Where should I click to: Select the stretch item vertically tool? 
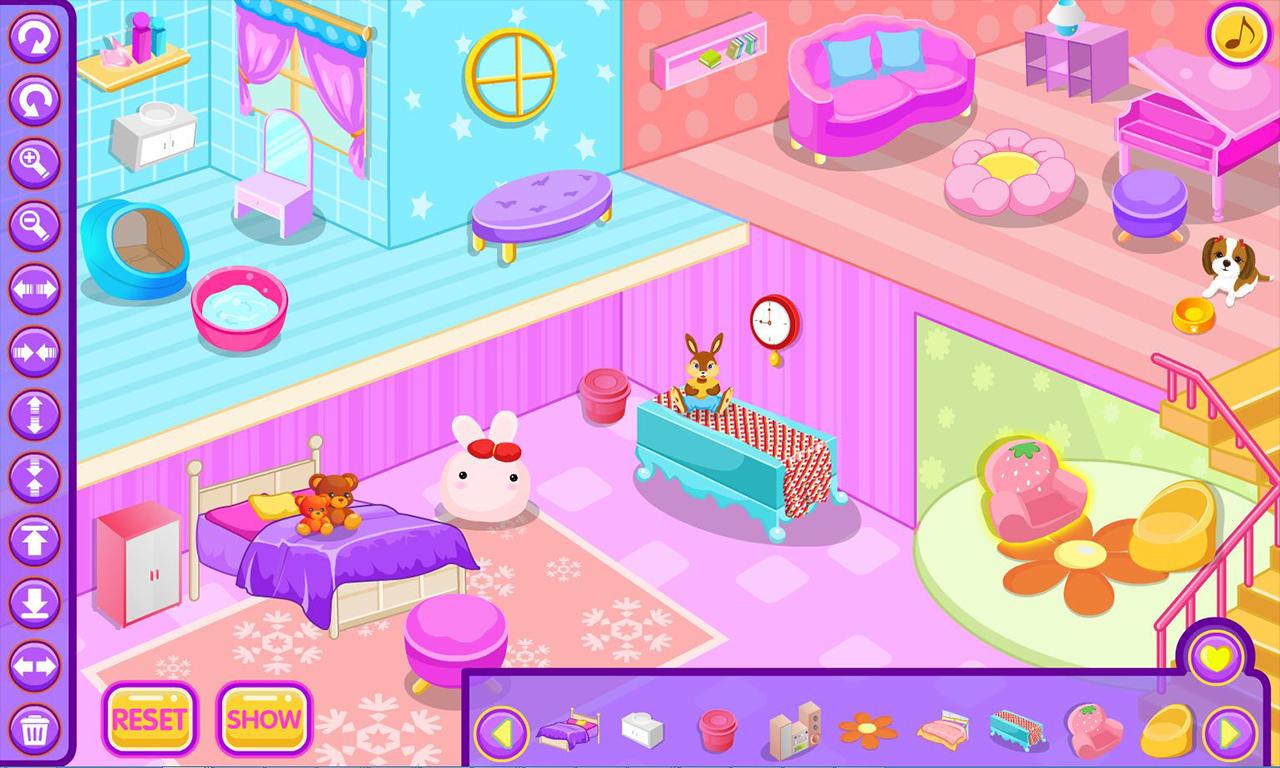point(36,412)
